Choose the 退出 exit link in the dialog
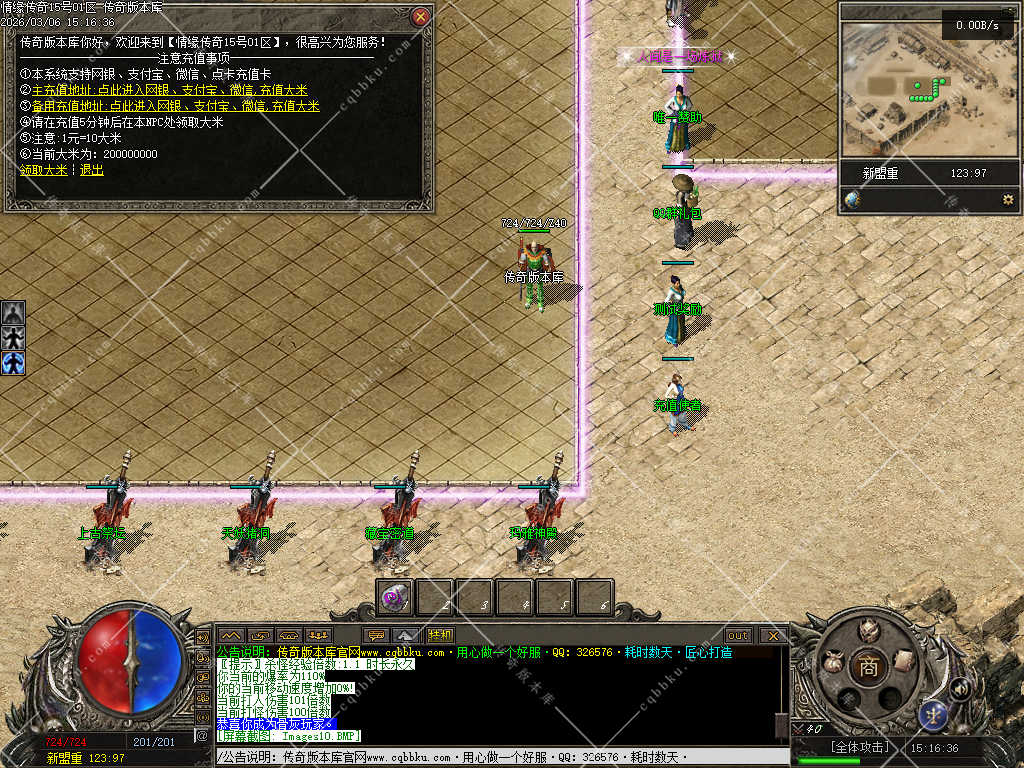1024x768 pixels. pyautogui.click(x=92, y=170)
